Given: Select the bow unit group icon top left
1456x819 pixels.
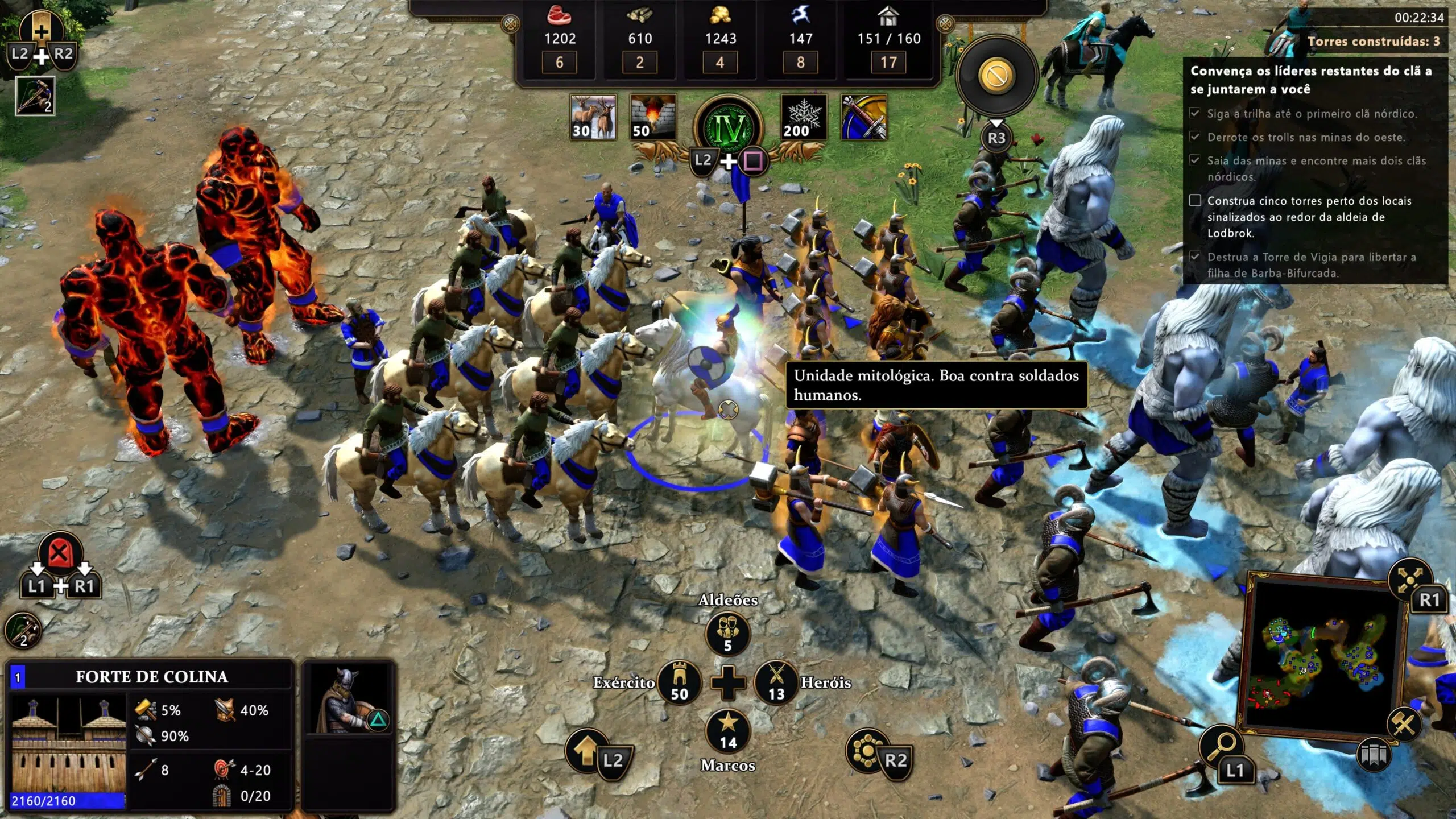Looking at the screenshot, I should tap(35, 96).
